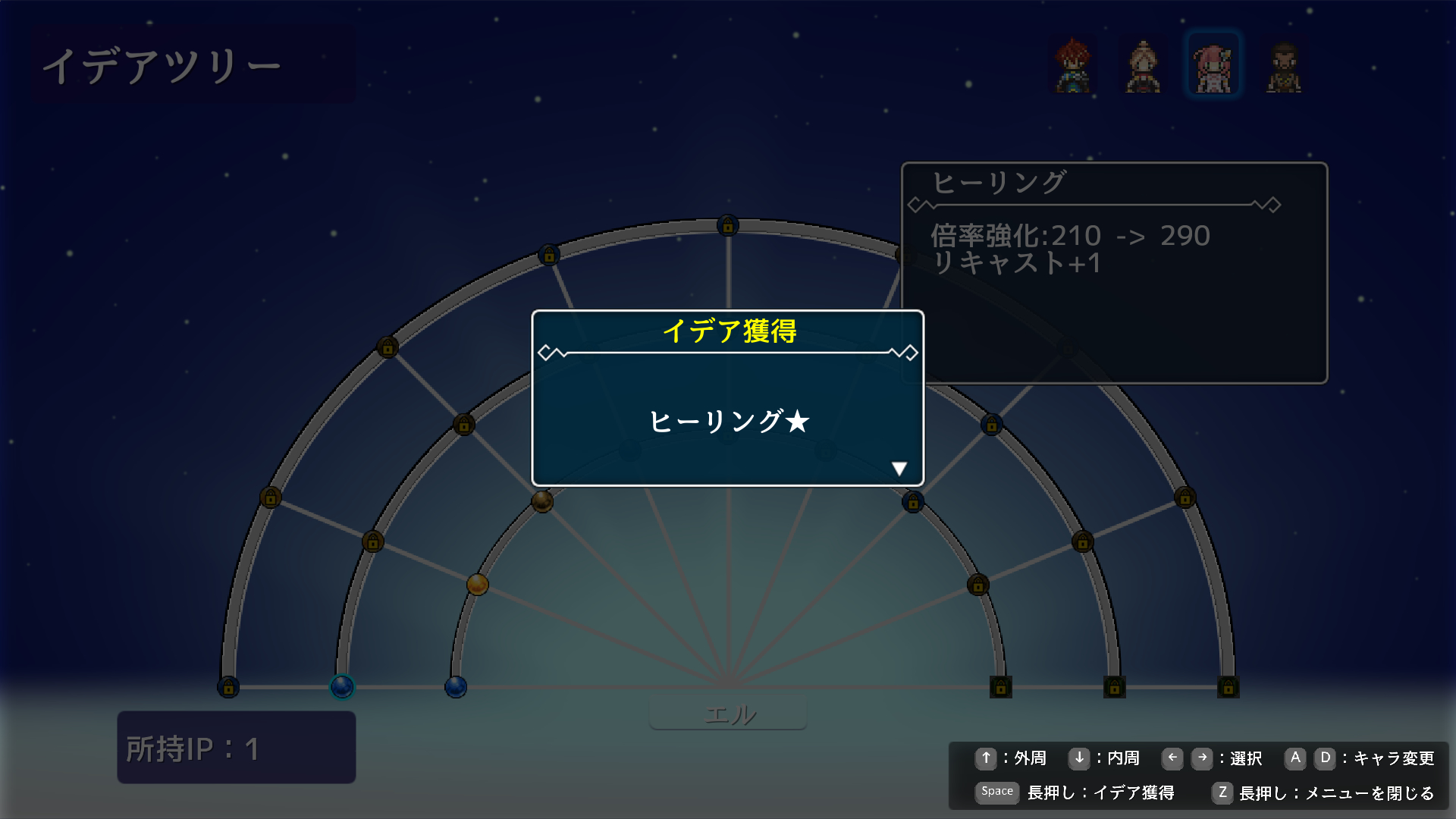Choose the pink-haired girl portrait

coord(1213,67)
